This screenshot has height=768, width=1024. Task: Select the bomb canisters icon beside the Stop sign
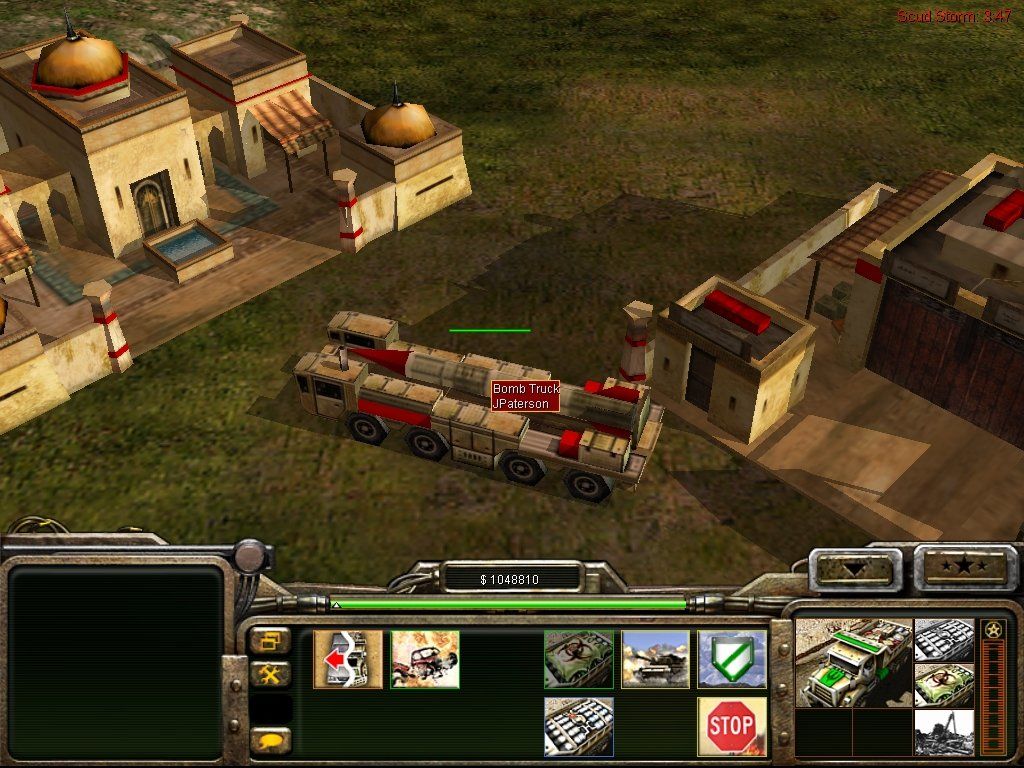(579, 726)
